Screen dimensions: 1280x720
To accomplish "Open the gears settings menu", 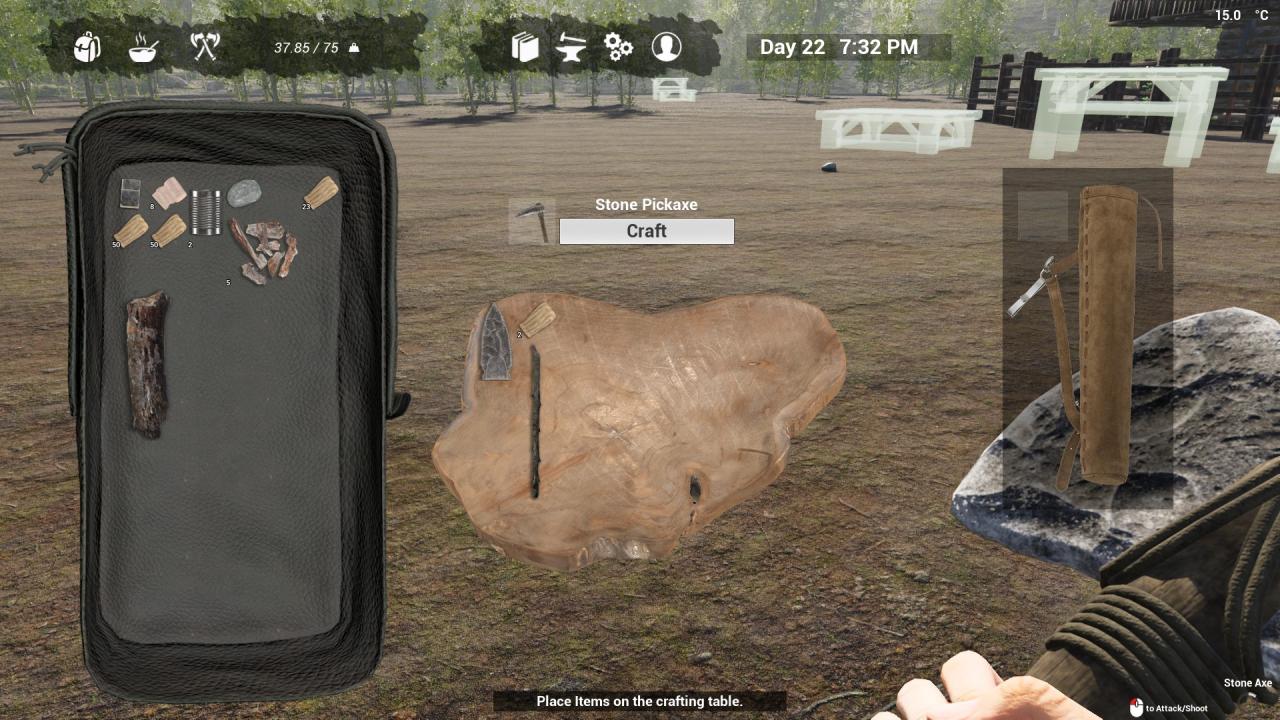I will coord(618,47).
